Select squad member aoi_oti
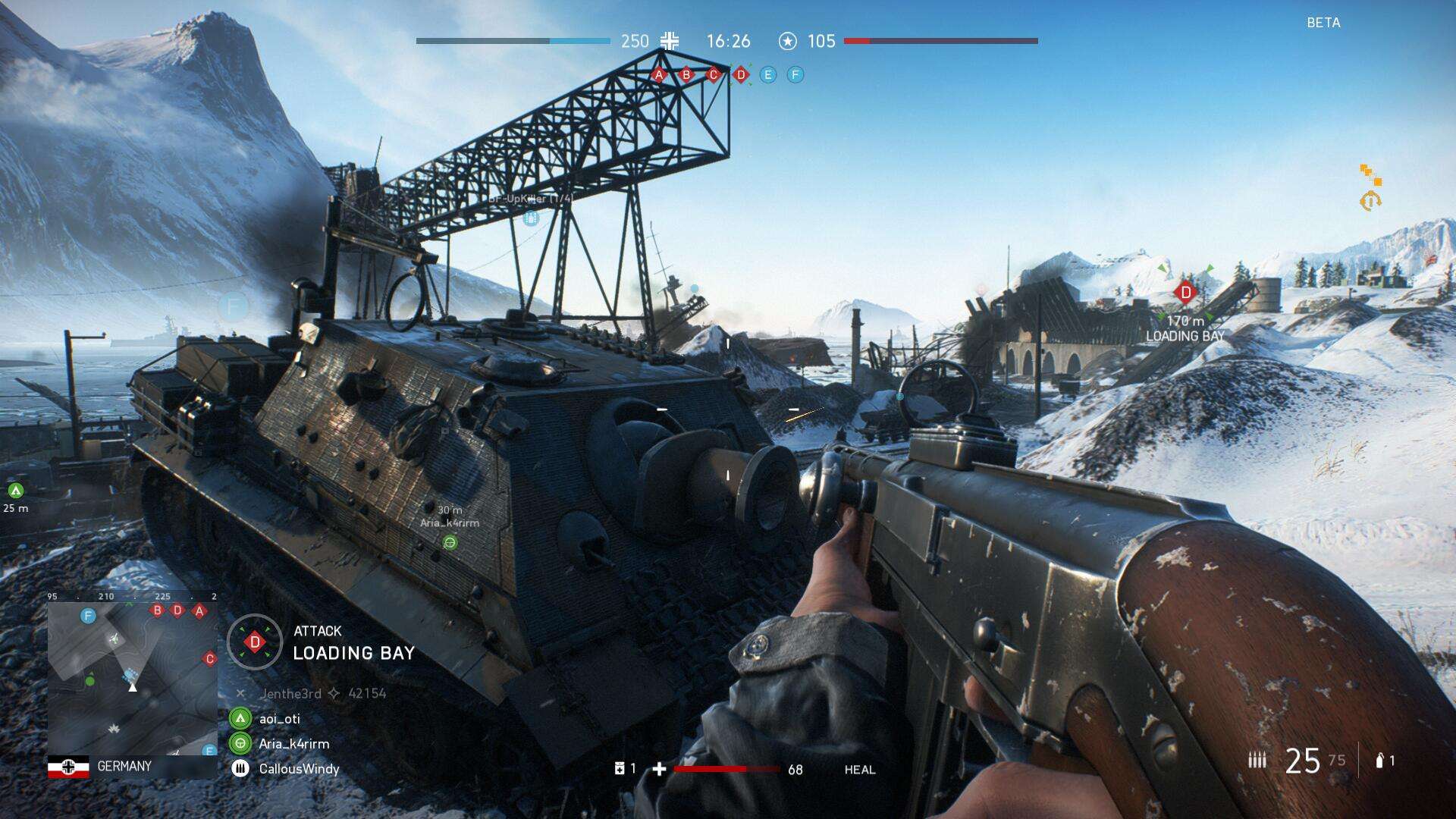This screenshot has height=819, width=1456. click(x=280, y=718)
